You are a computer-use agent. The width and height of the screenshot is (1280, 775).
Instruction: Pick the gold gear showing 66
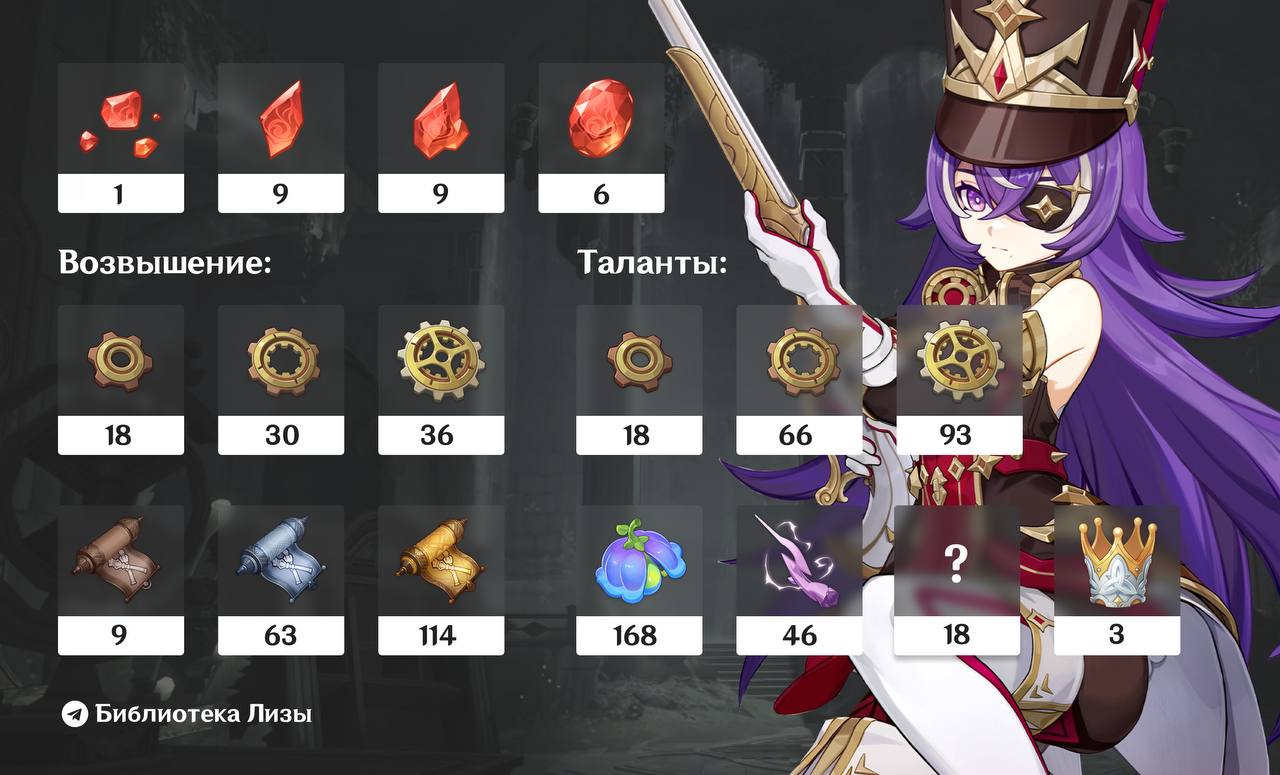pos(799,377)
